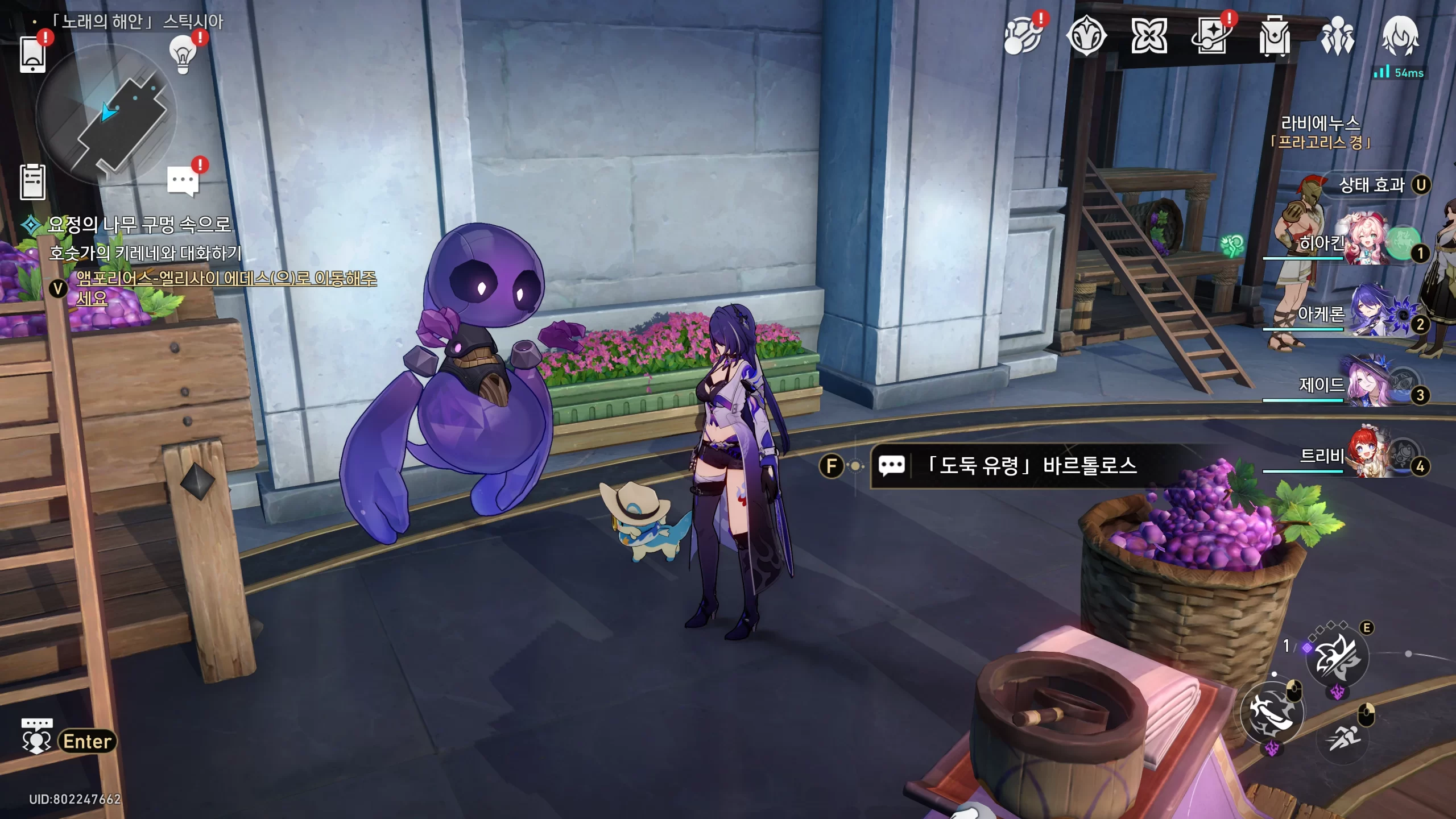
Task: Open the phone menu icon
Action: point(32,54)
